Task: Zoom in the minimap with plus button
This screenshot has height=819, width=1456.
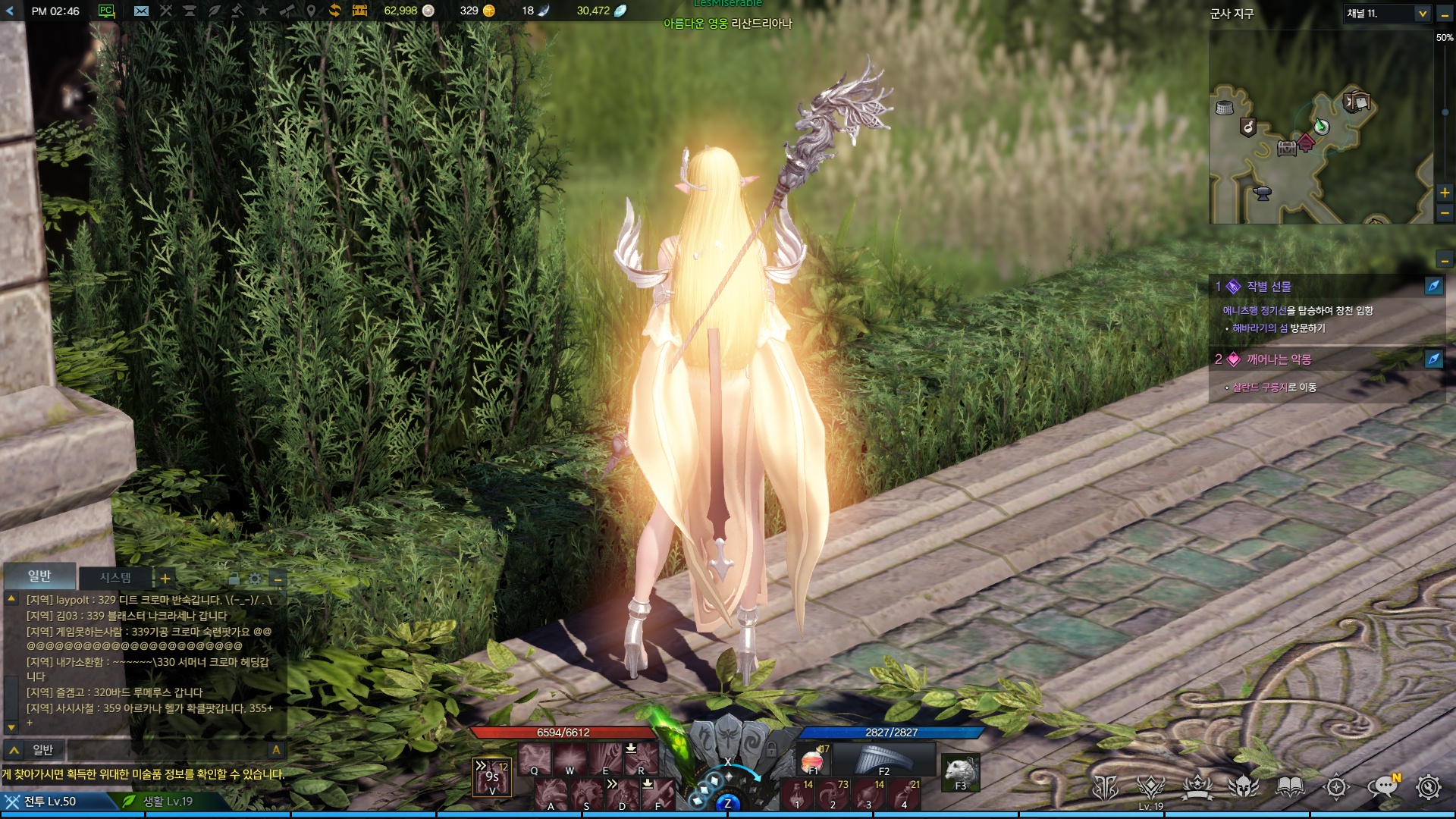Action: (x=1445, y=193)
